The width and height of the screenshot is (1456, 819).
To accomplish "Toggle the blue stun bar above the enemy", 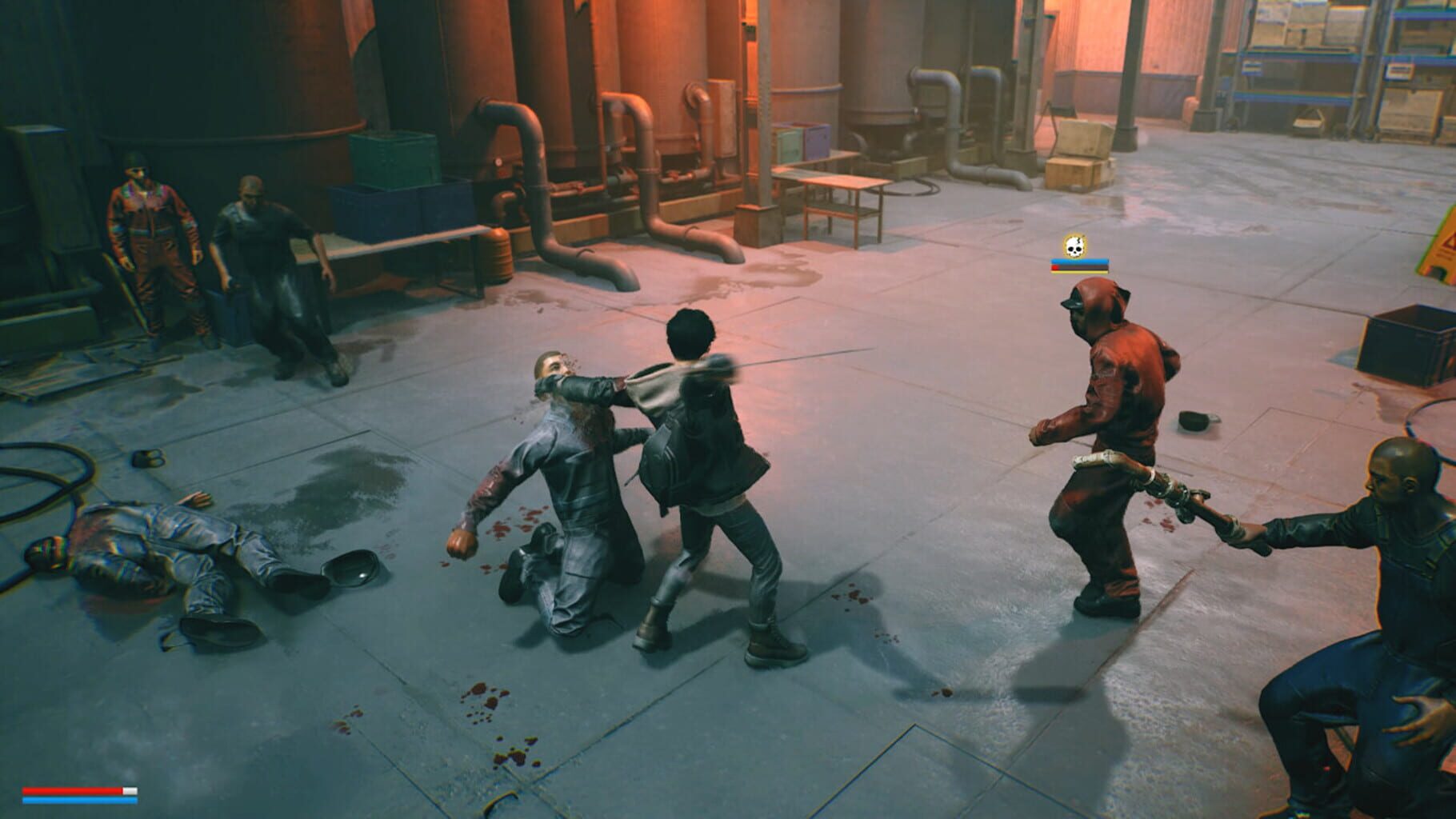I will coord(1080,262).
